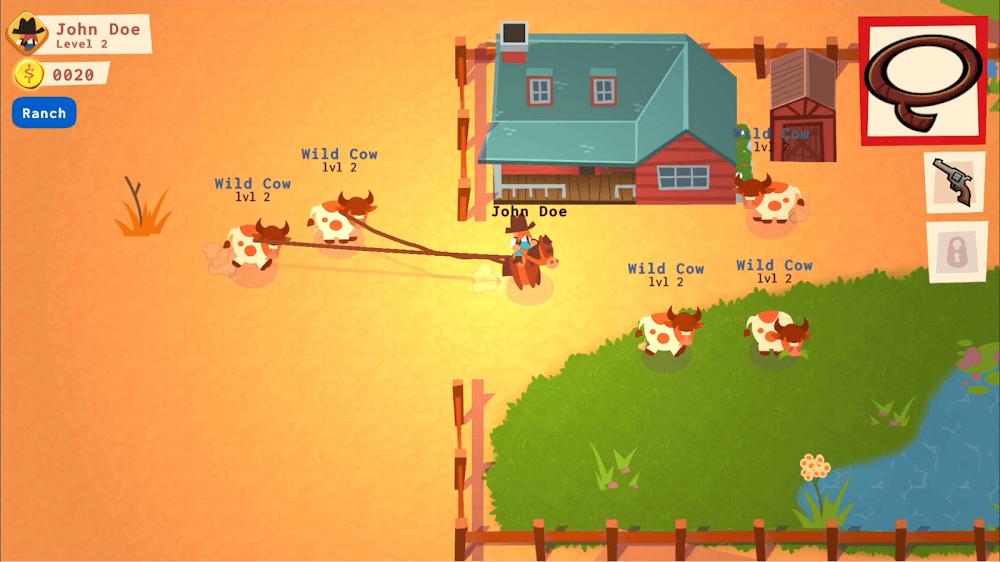Switch to the revolver weapon slot
Image resolution: width=1000 pixels, height=562 pixels.
point(954,181)
